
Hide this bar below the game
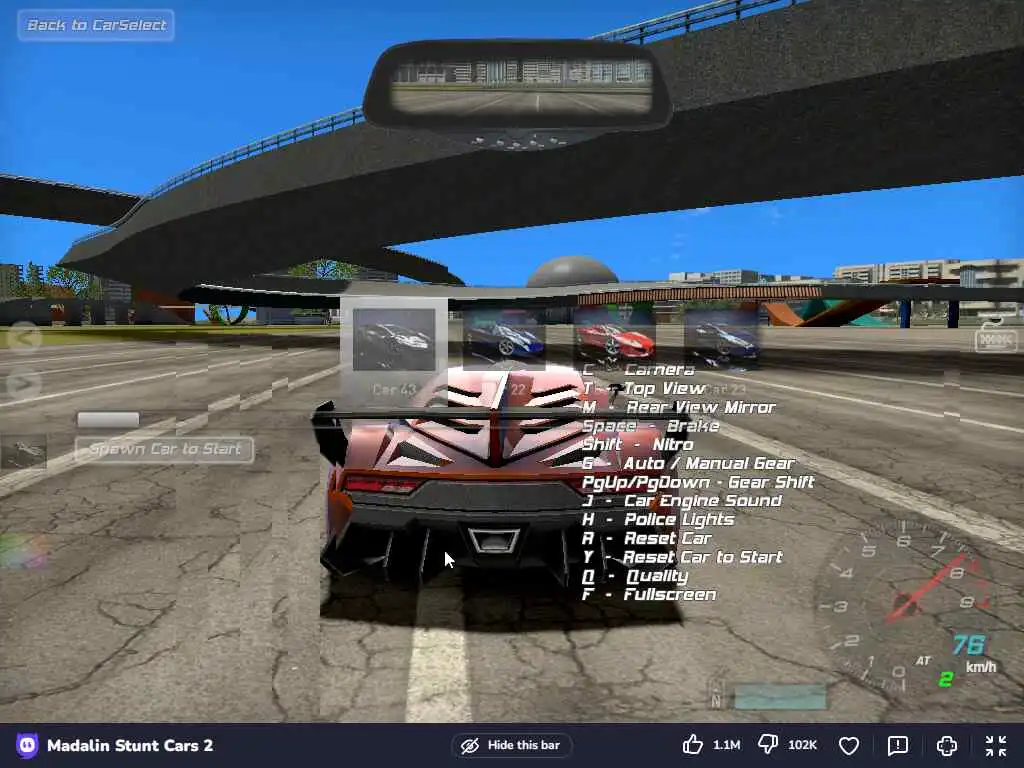511,745
